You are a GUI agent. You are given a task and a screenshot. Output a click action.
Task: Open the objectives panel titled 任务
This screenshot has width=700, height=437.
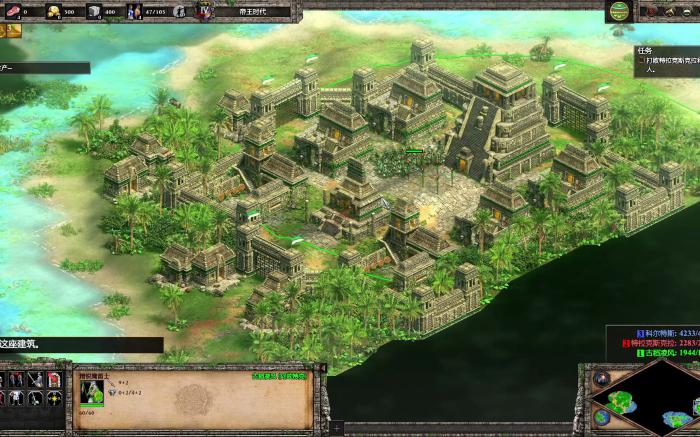point(644,50)
